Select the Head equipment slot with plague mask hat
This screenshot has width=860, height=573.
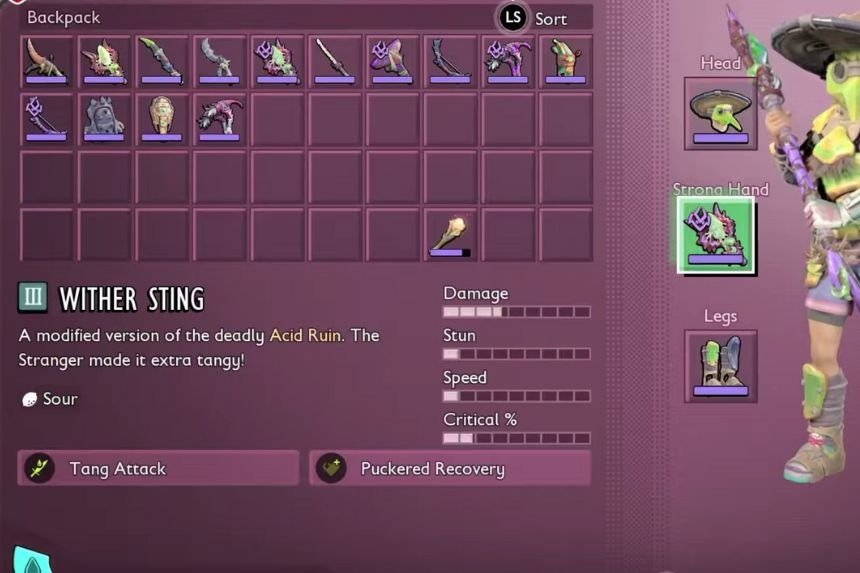(720, 113)
